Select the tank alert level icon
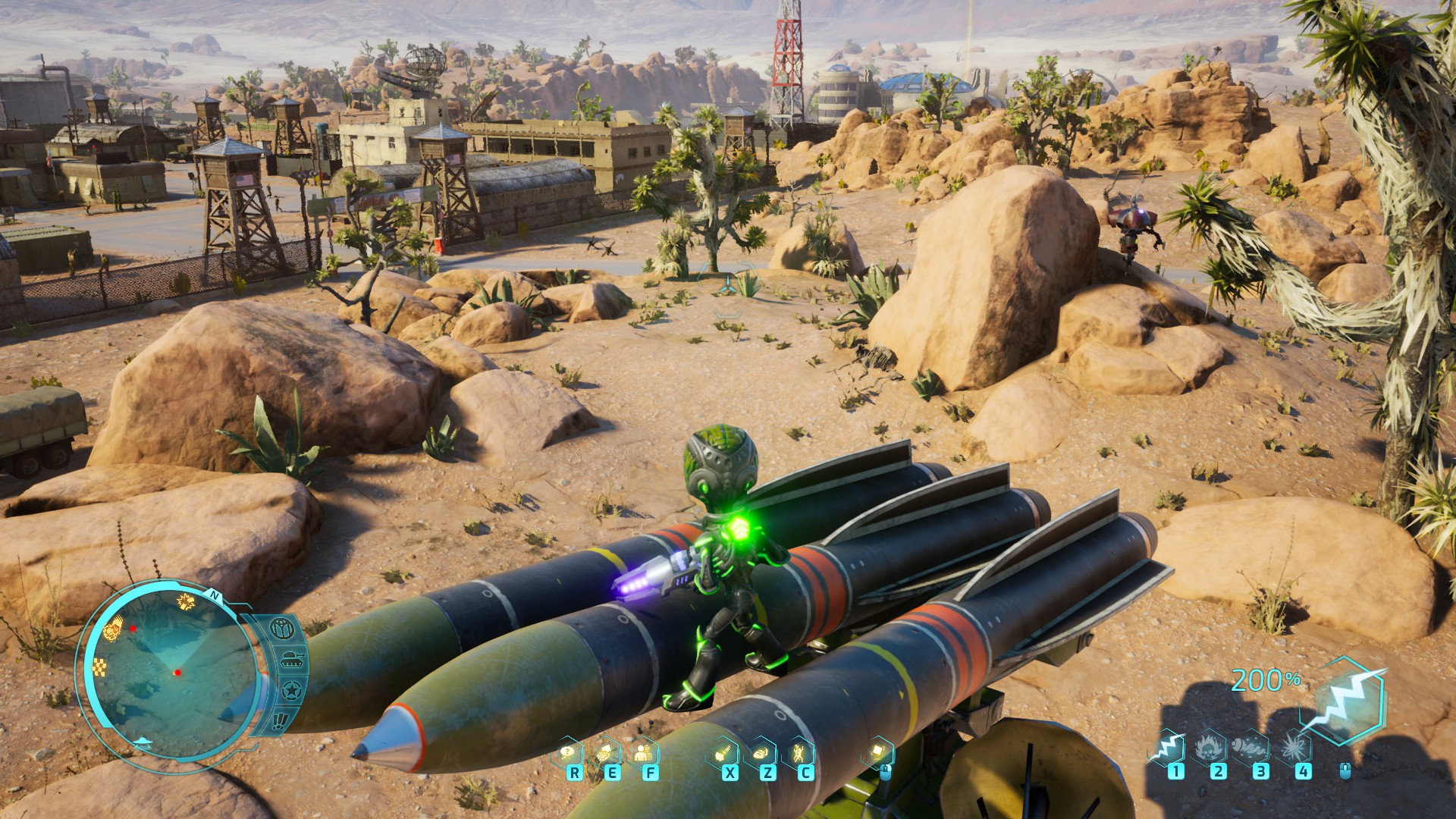 click(291, 661)
